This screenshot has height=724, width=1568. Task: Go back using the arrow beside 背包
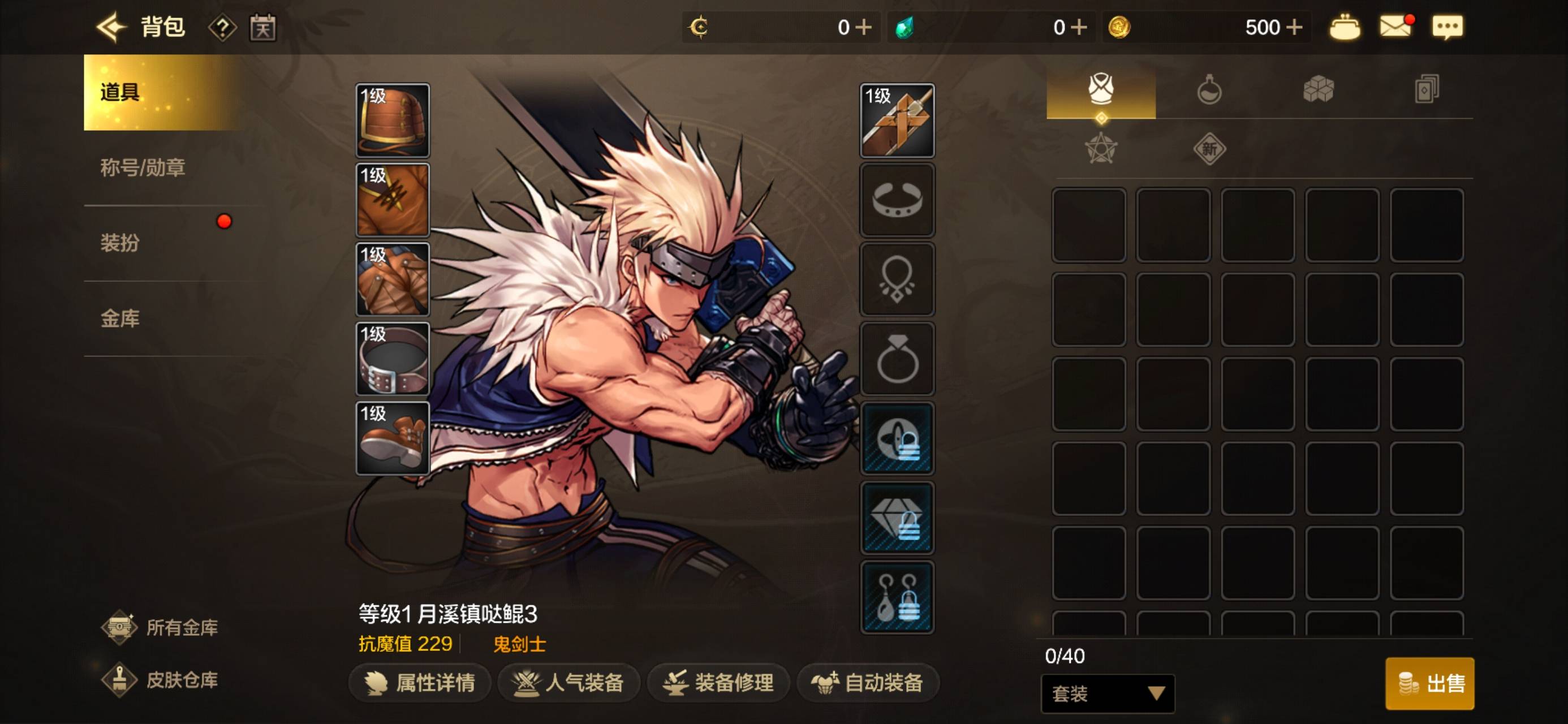(111, 27)
